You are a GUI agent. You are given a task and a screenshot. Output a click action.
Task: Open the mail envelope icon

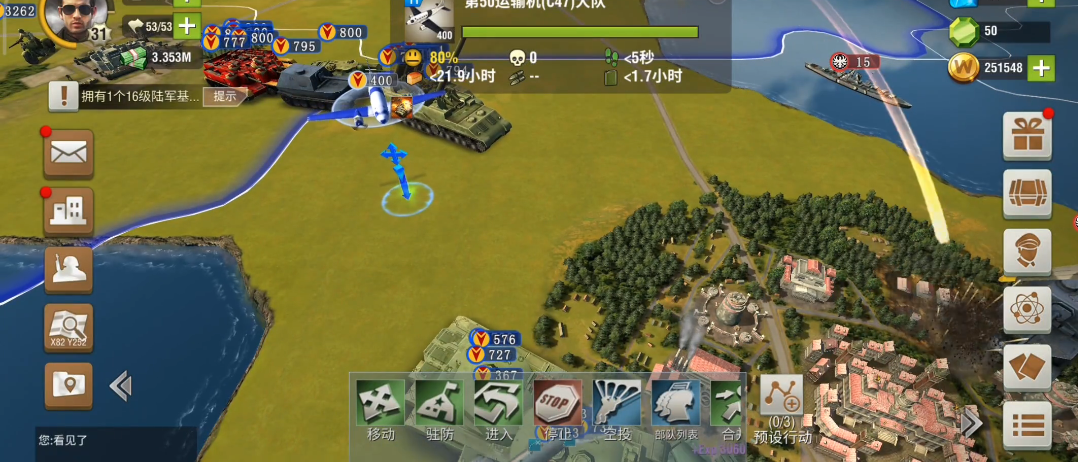[x=69, y=154]
